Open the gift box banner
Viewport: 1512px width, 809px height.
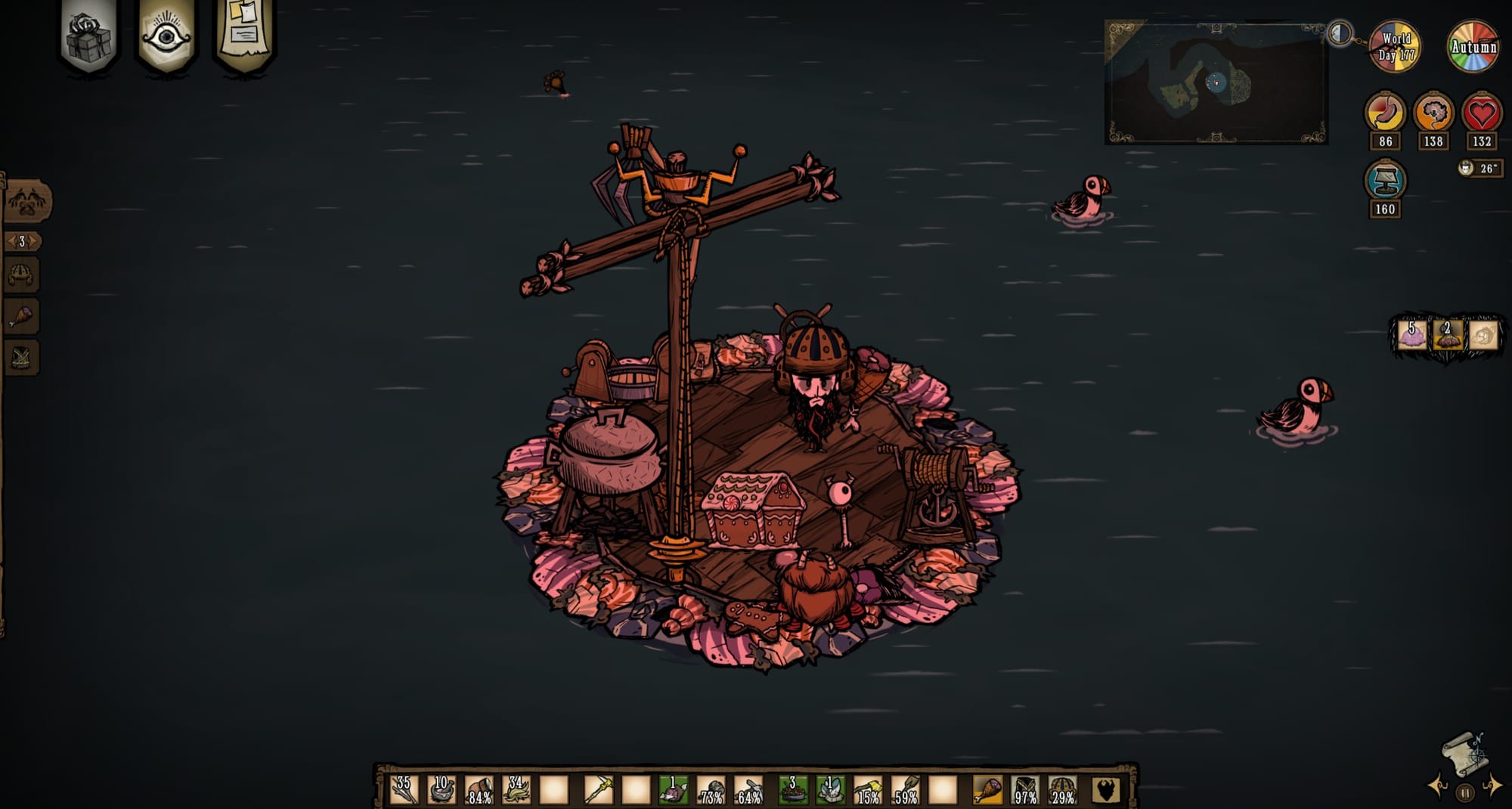(88, 36)
